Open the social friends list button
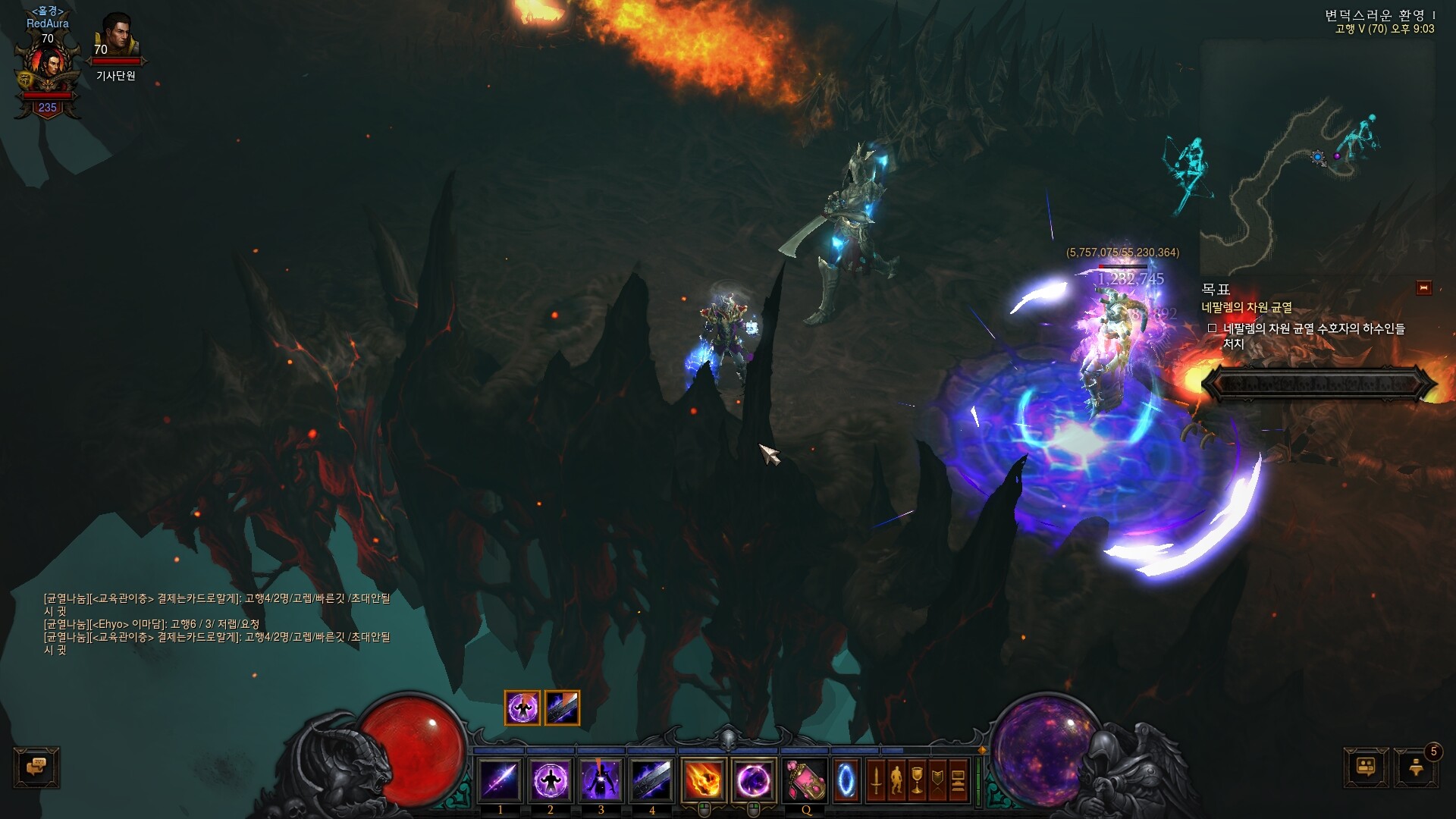 pos(1367,767)
